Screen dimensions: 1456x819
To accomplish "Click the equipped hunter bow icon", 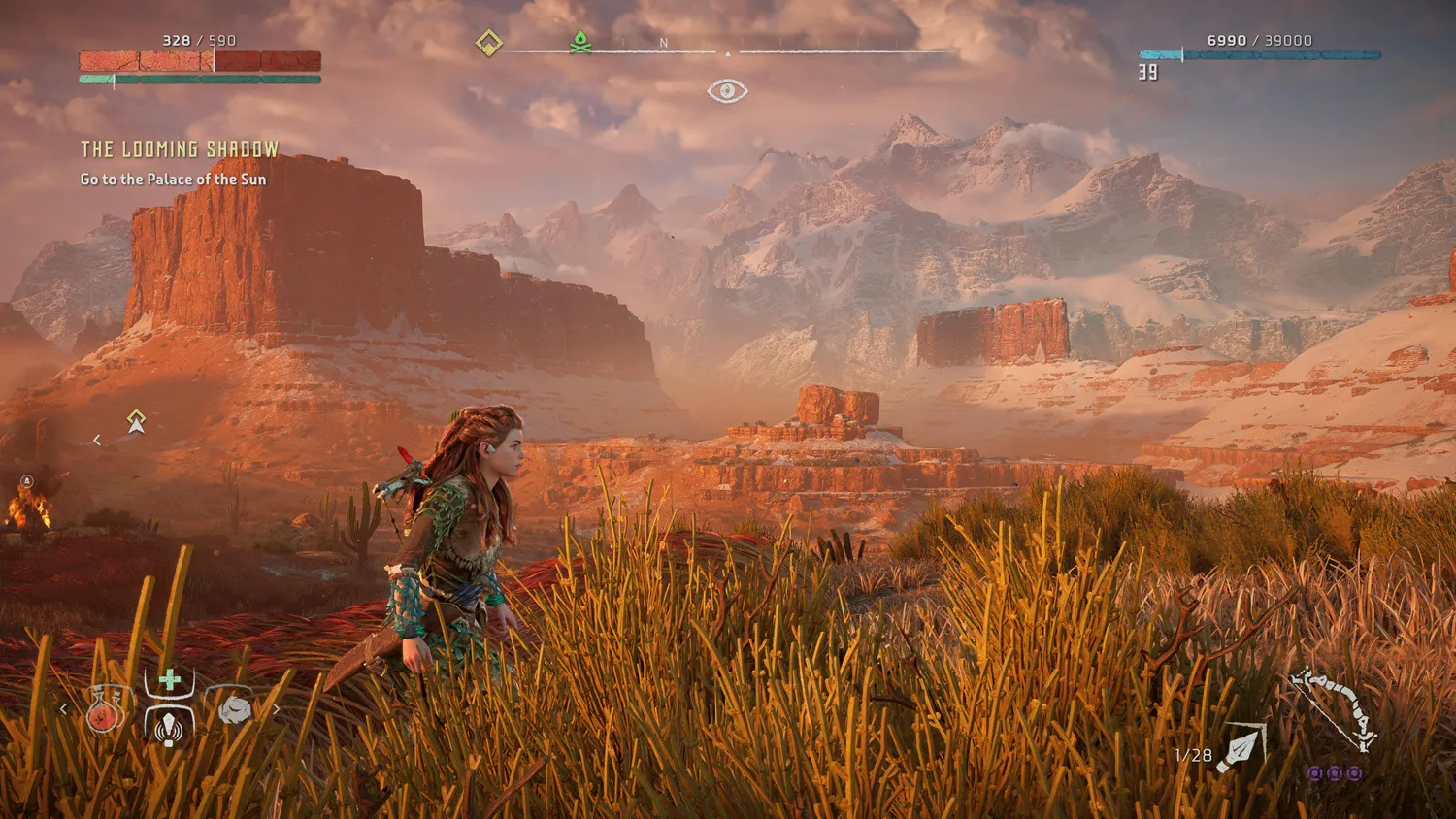I will pos(1336,708).
